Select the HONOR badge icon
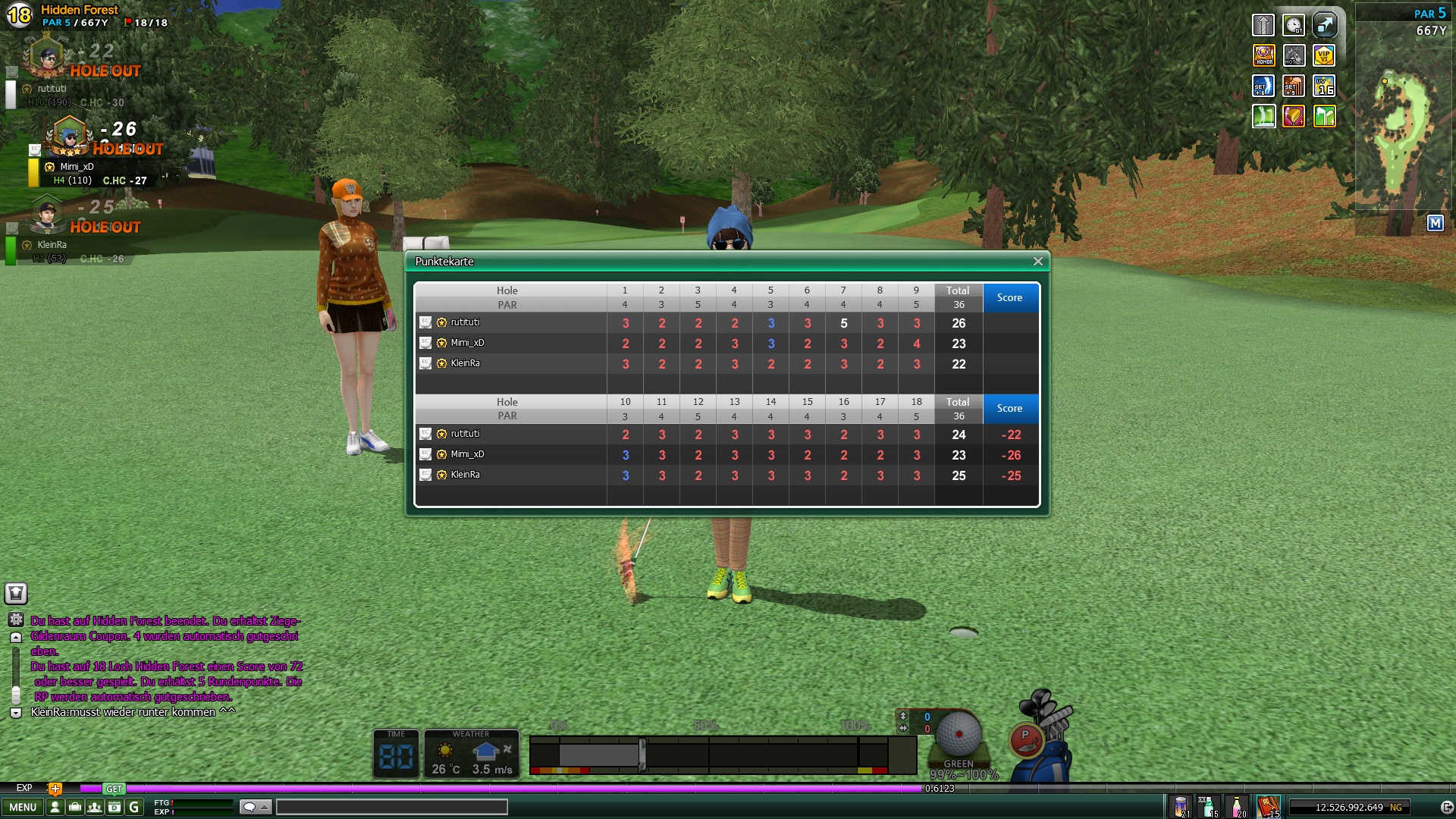1456x819 pixels. pyautogui.click(x=1263, y=55)
